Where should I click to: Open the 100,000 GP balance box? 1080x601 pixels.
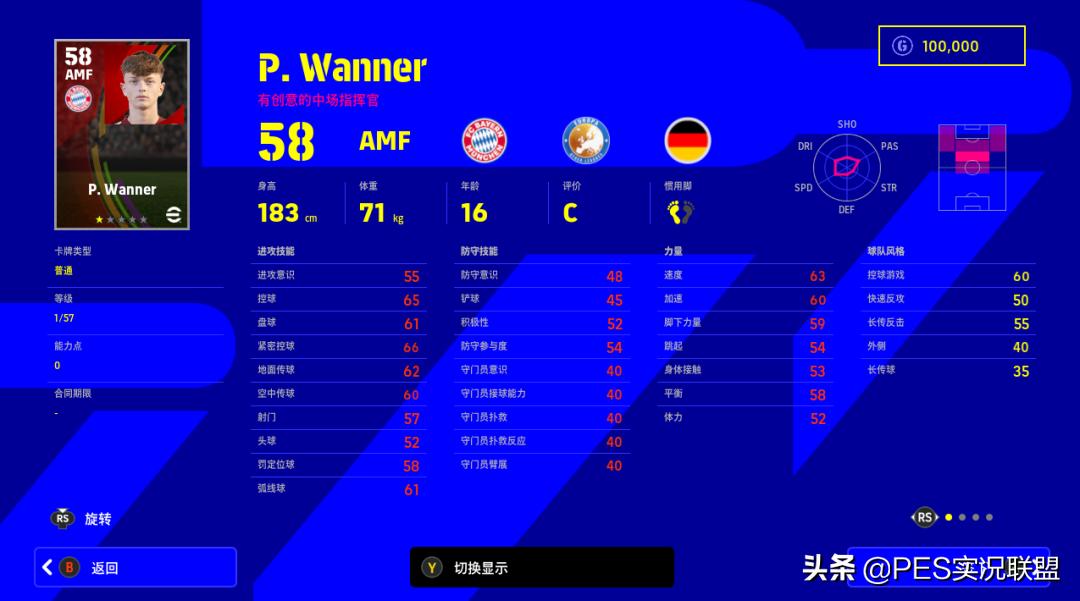tap(951, 46)
